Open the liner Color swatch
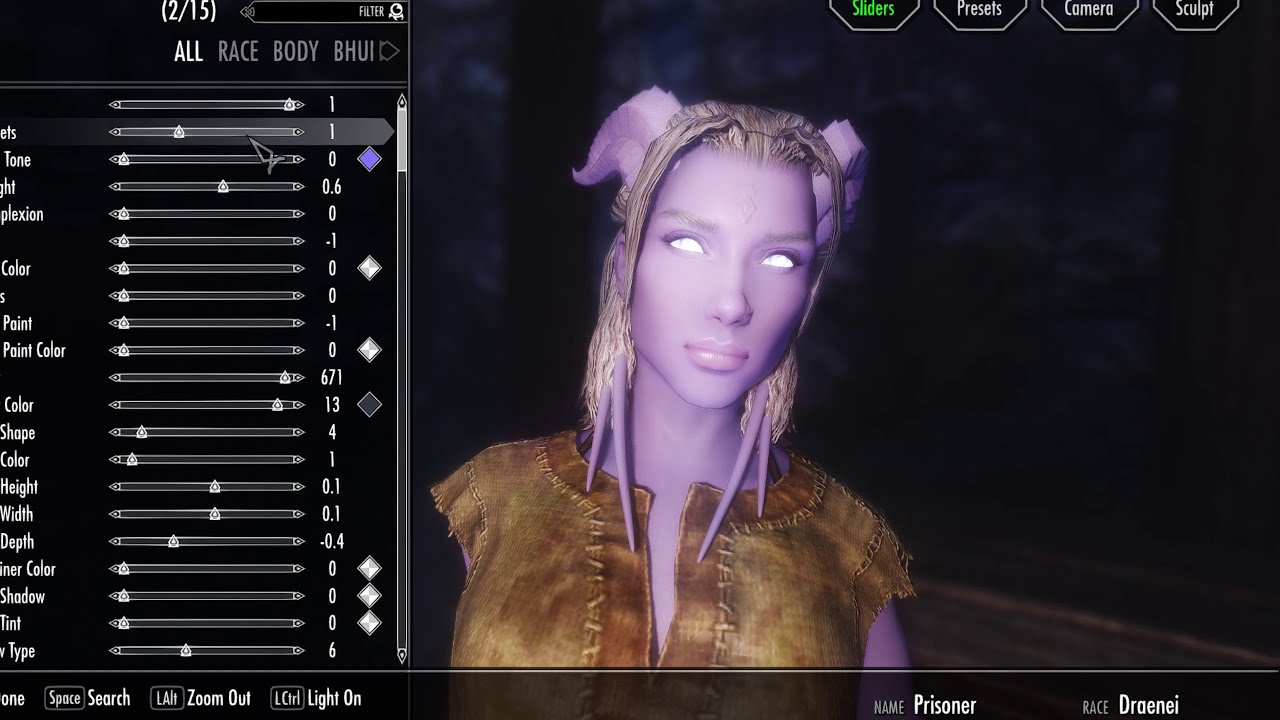This screenshot has height=720, width=1280. point(369,569)
